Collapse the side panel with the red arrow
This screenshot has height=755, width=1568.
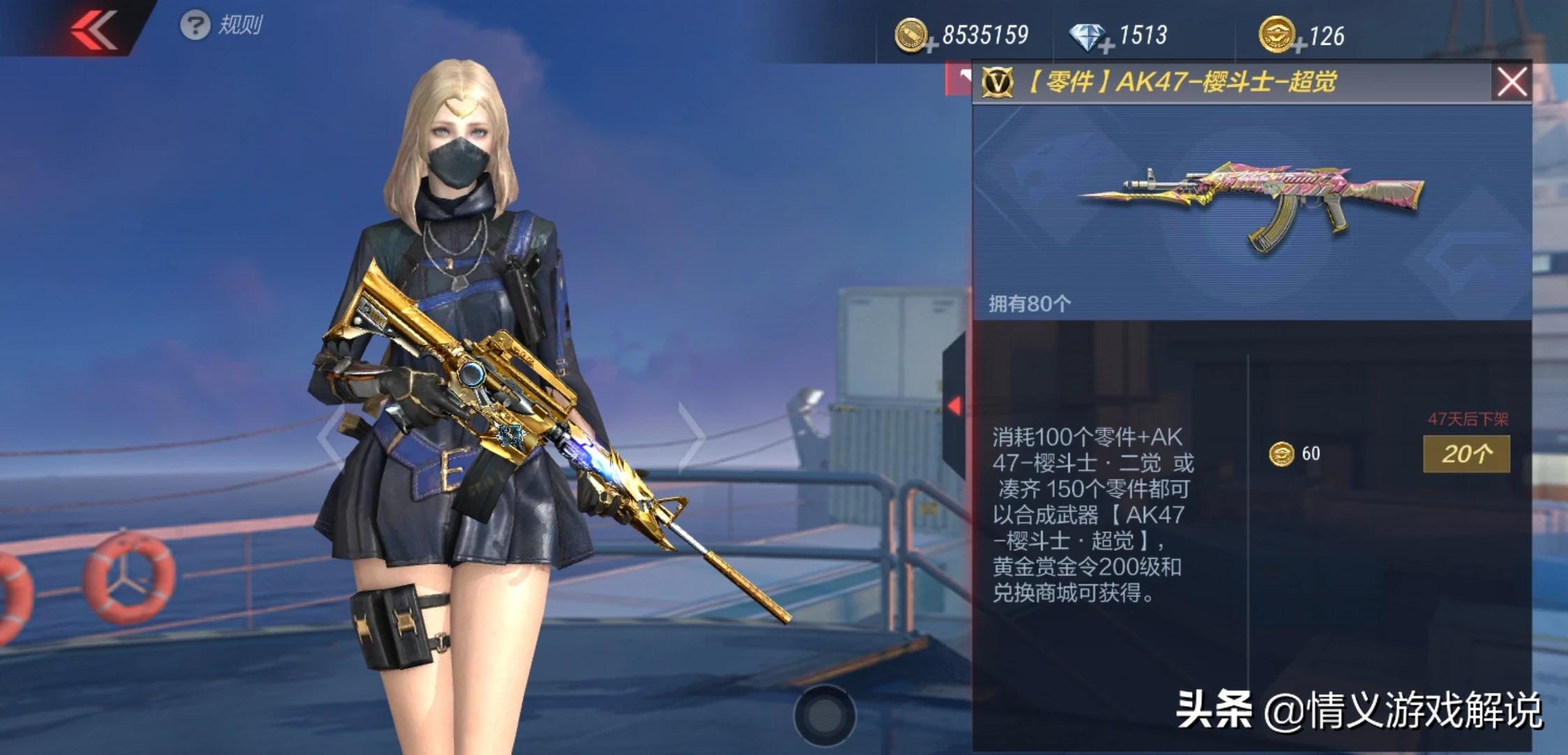(x=954, y=405)
